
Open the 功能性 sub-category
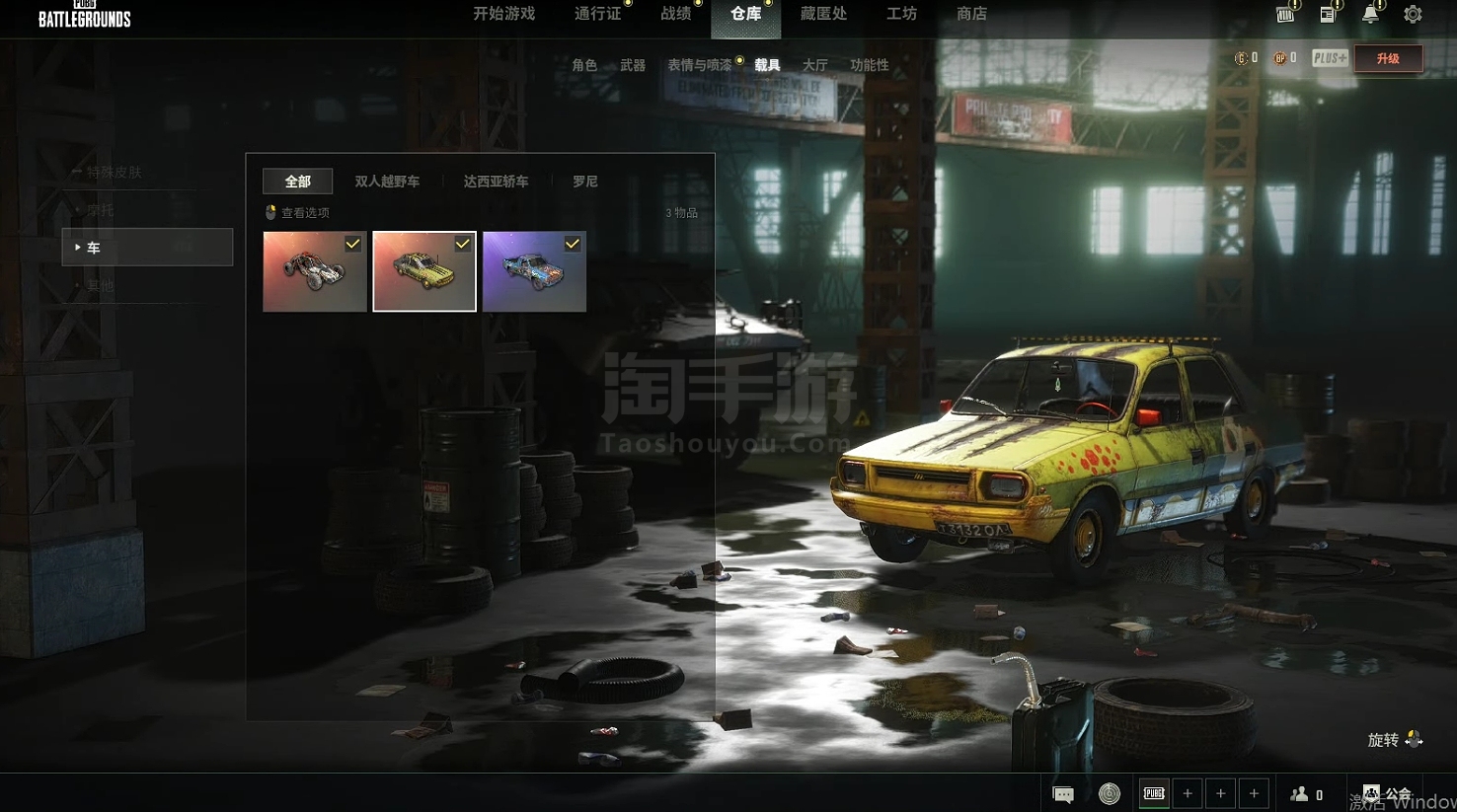(869, 65)
